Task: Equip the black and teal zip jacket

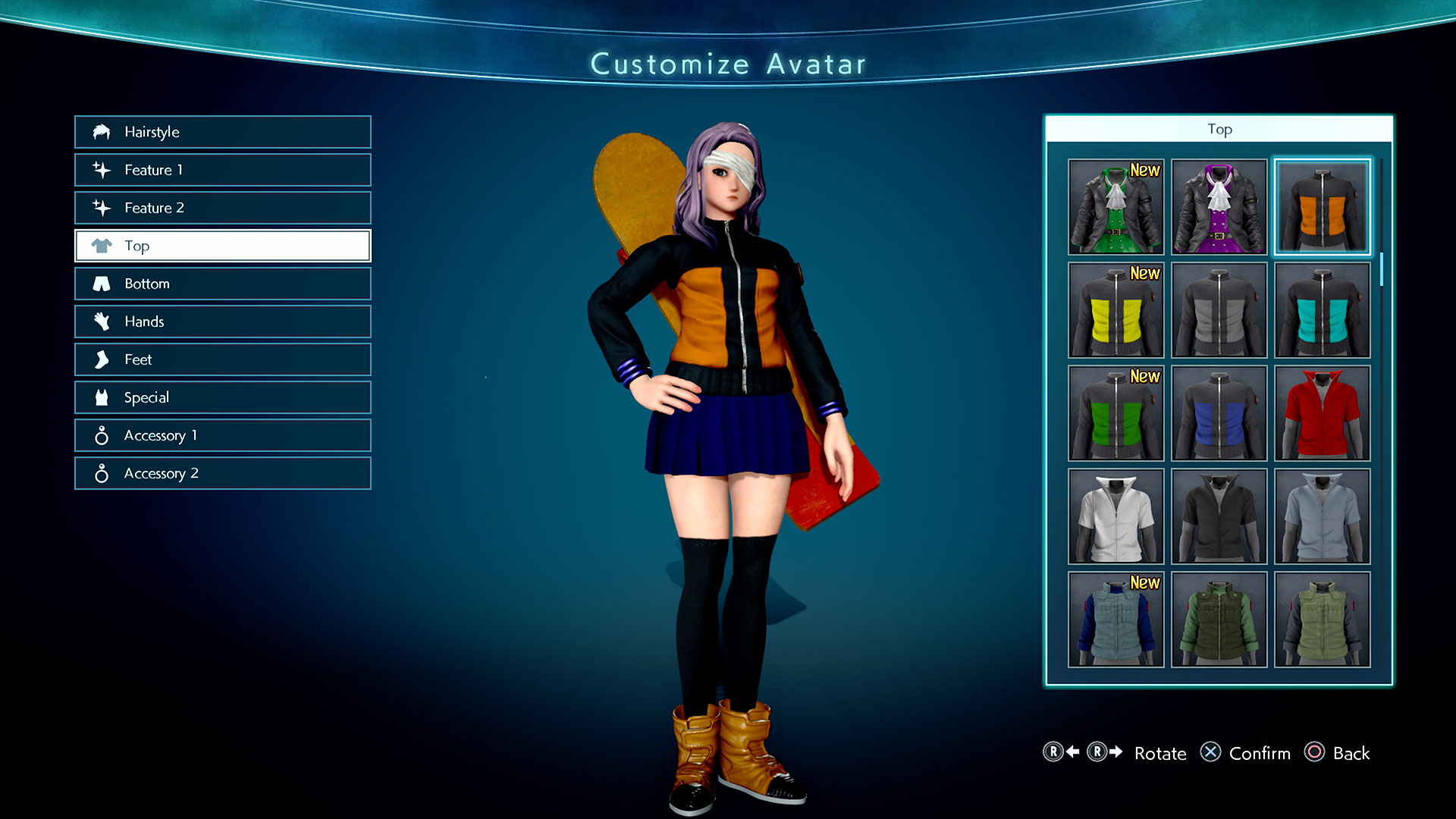Action: (1322, 310)
